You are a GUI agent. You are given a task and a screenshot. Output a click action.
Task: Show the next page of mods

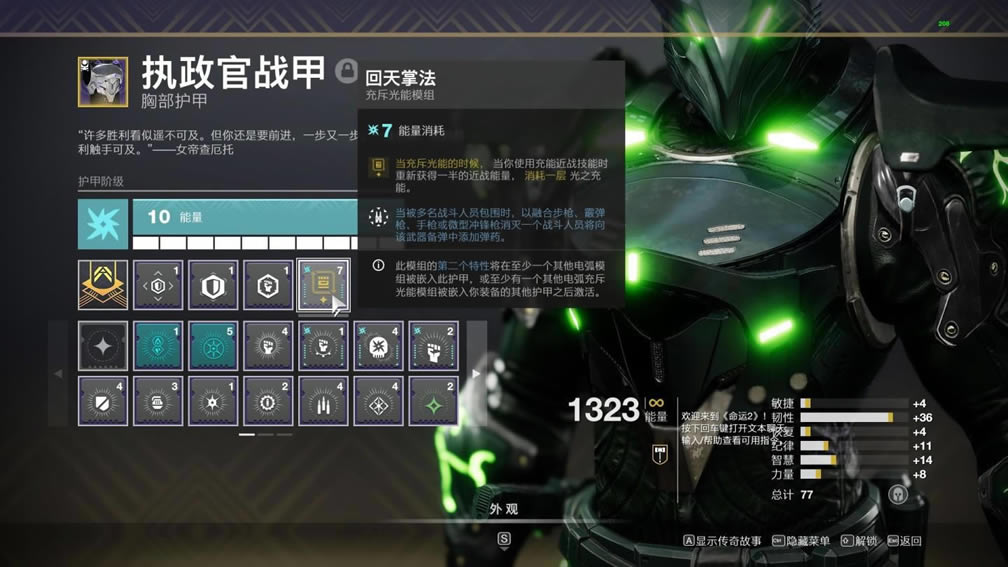pyautogui.click(x=476, y=374)
